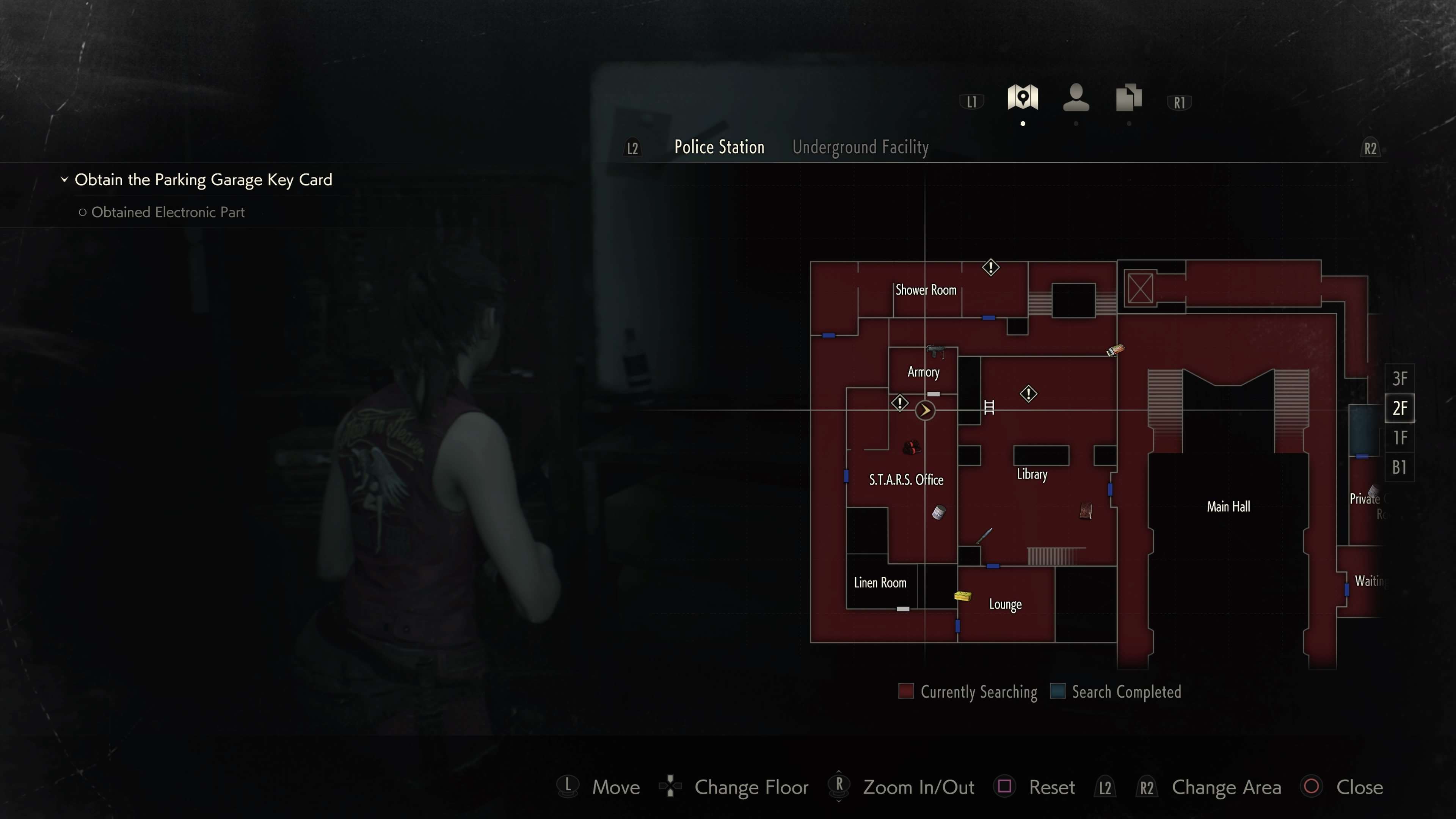The image size is (1456, 819).
Task: Click the player position arrow marker
Action: point(925,410)
